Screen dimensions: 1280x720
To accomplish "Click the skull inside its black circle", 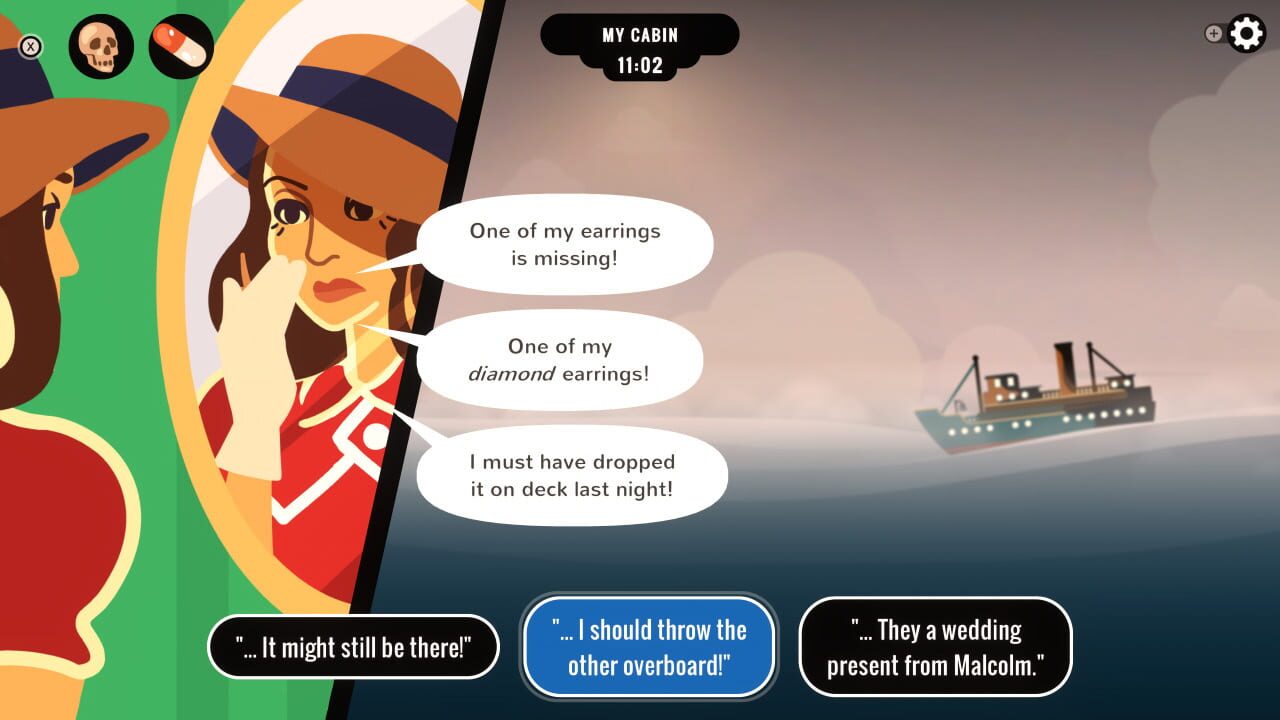I will (x=101, y=45).
